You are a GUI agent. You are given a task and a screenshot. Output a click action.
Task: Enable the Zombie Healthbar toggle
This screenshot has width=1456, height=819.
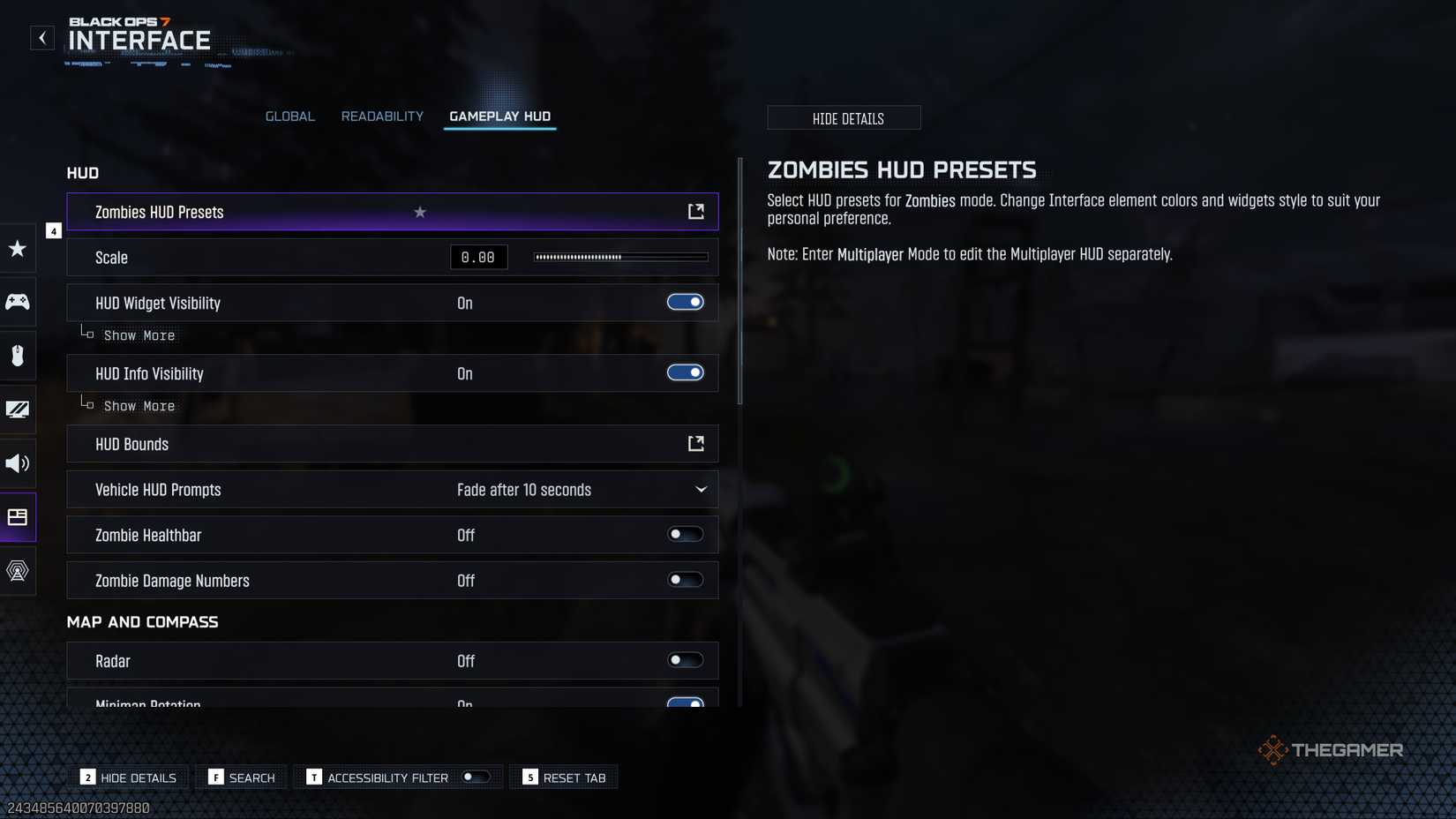point(686,534)
